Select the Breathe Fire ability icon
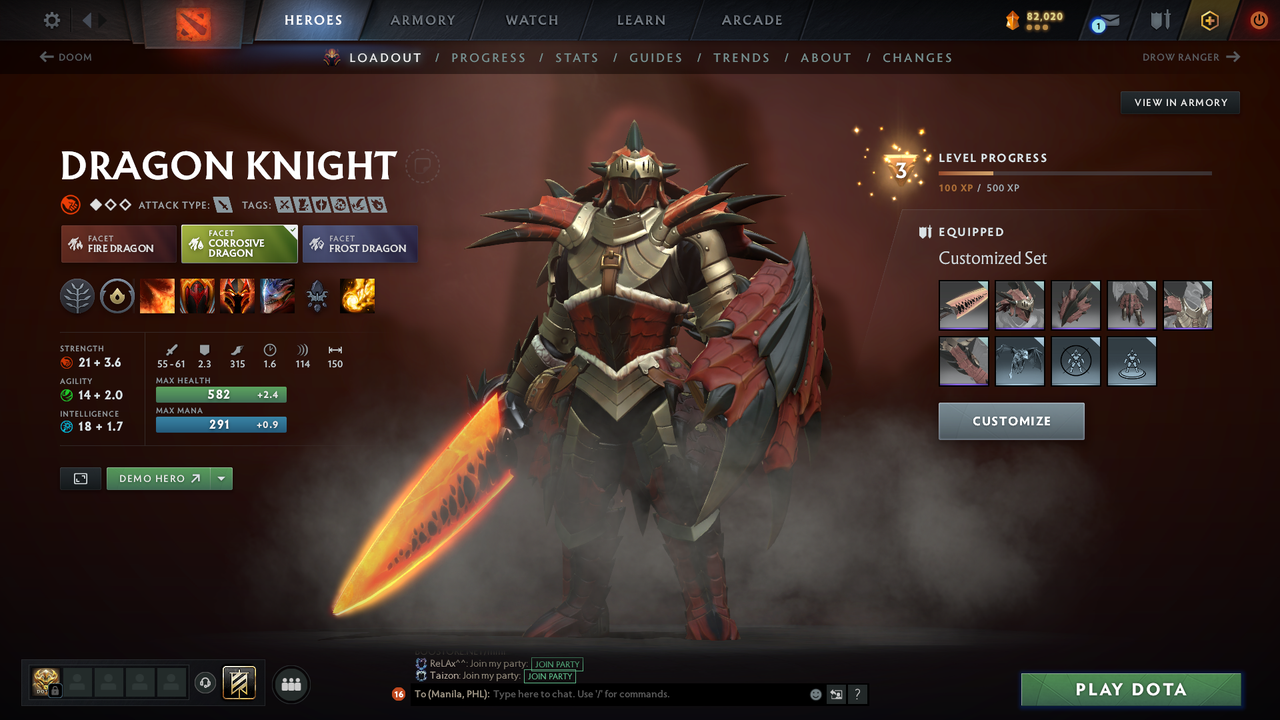Viewport: 1280px width, 720px height. coord(157,296)
